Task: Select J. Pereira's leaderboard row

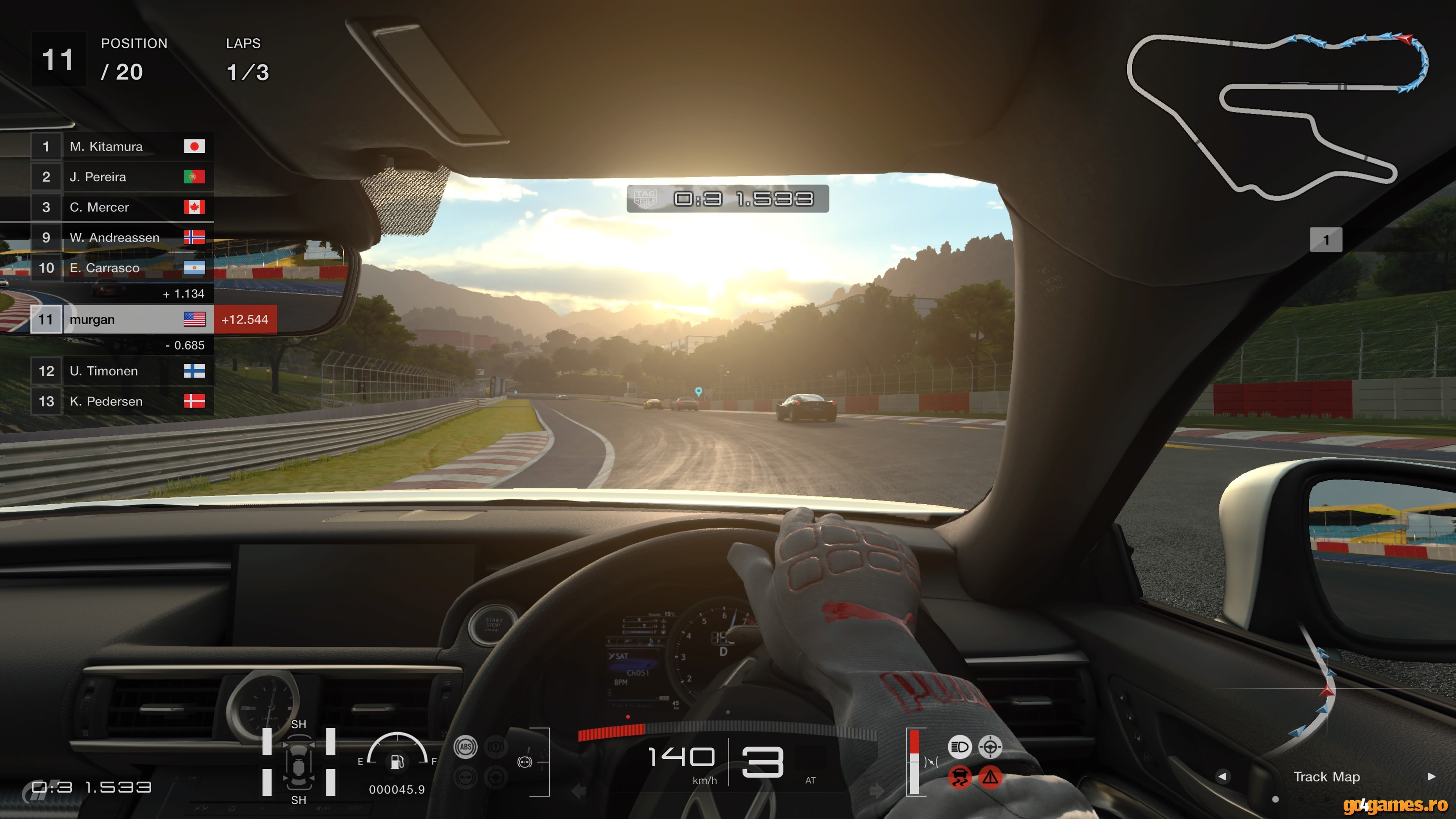Action: (122, 177)
